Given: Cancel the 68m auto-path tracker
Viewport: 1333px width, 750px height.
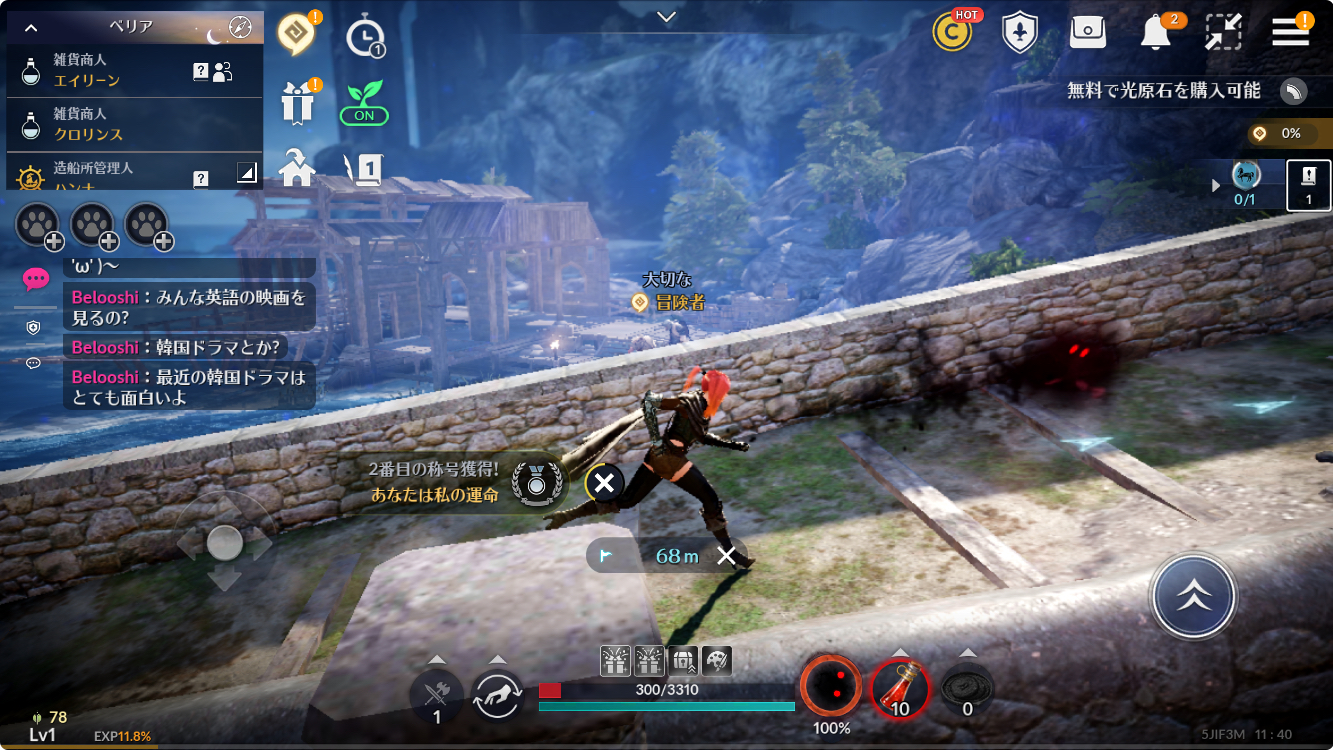Looking at the screenshot, I should [x=726, y=556].
